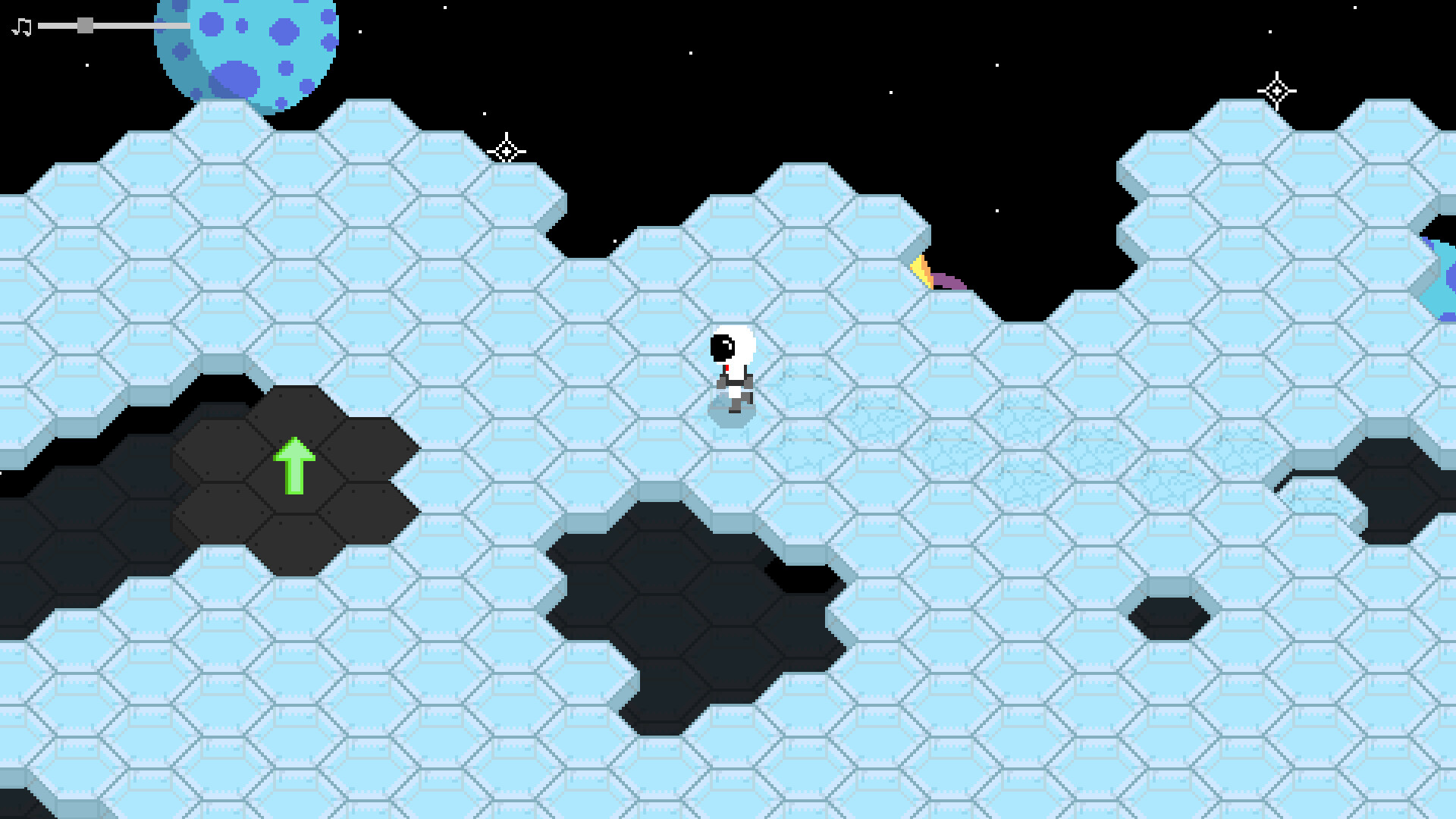
Task: Click the sparkling star near the top right
Action: tap(1276, 93)
